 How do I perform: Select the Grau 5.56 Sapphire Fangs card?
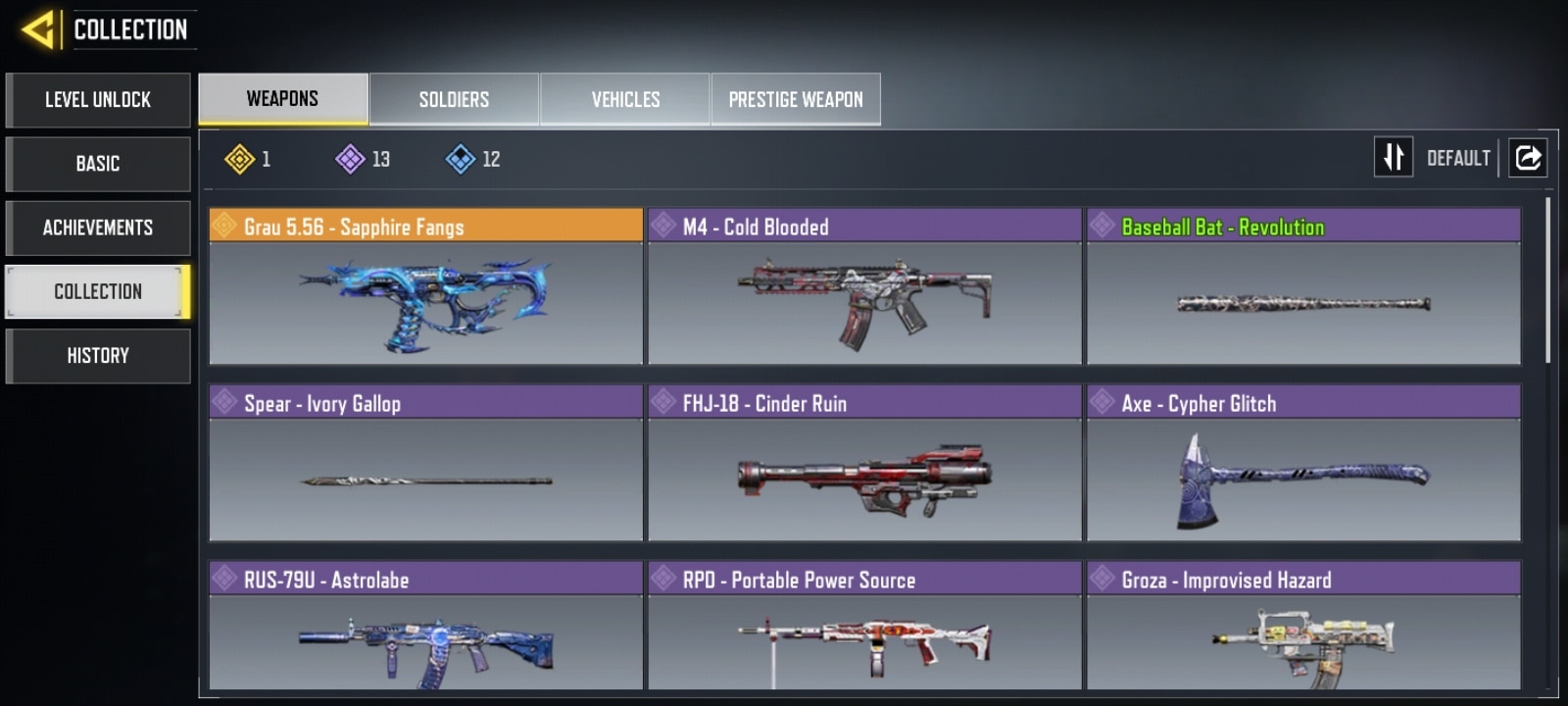point(426,286)
